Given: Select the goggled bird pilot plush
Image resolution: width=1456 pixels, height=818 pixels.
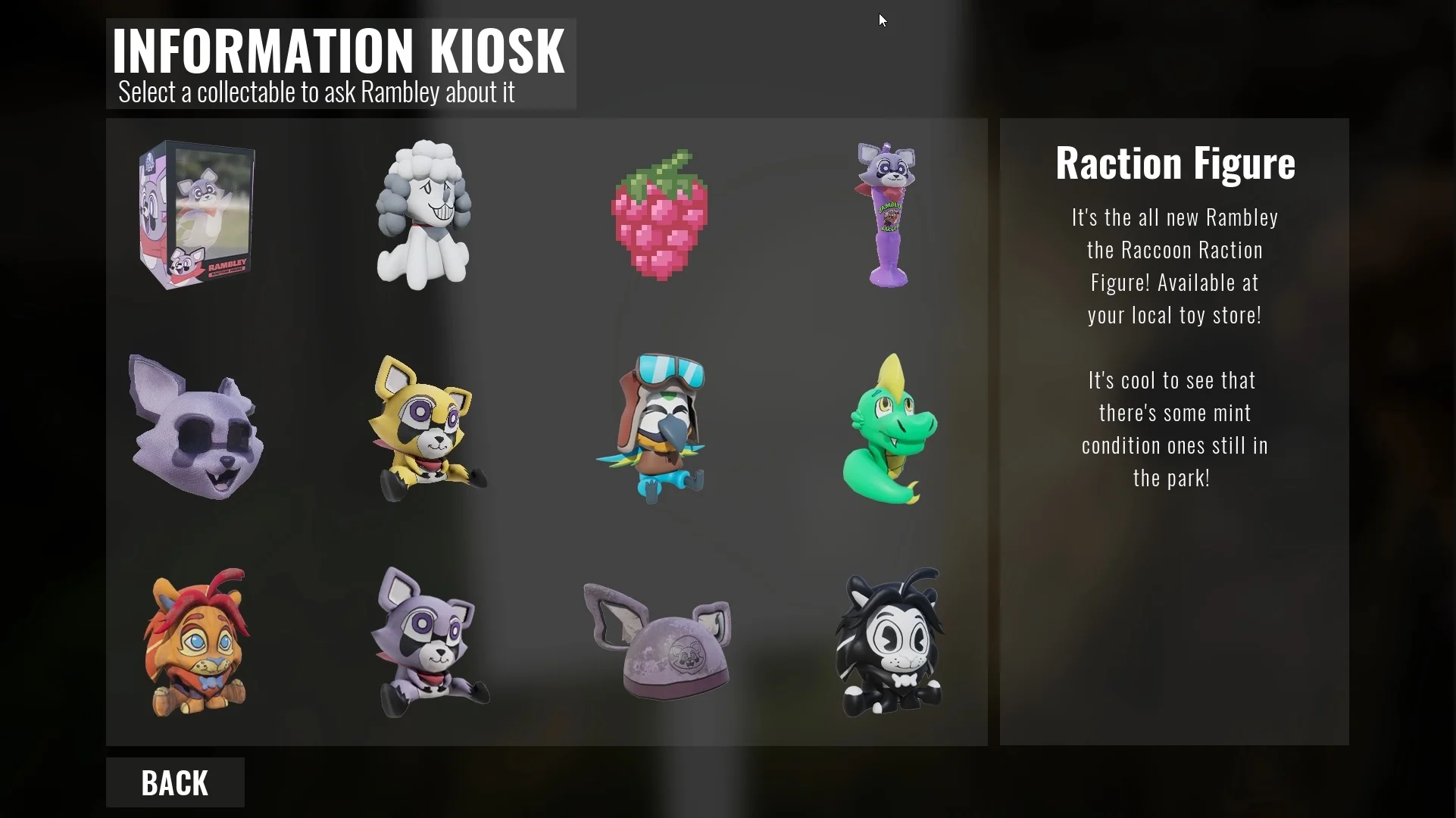Looking at the screenshot, I should click(655, 429).
